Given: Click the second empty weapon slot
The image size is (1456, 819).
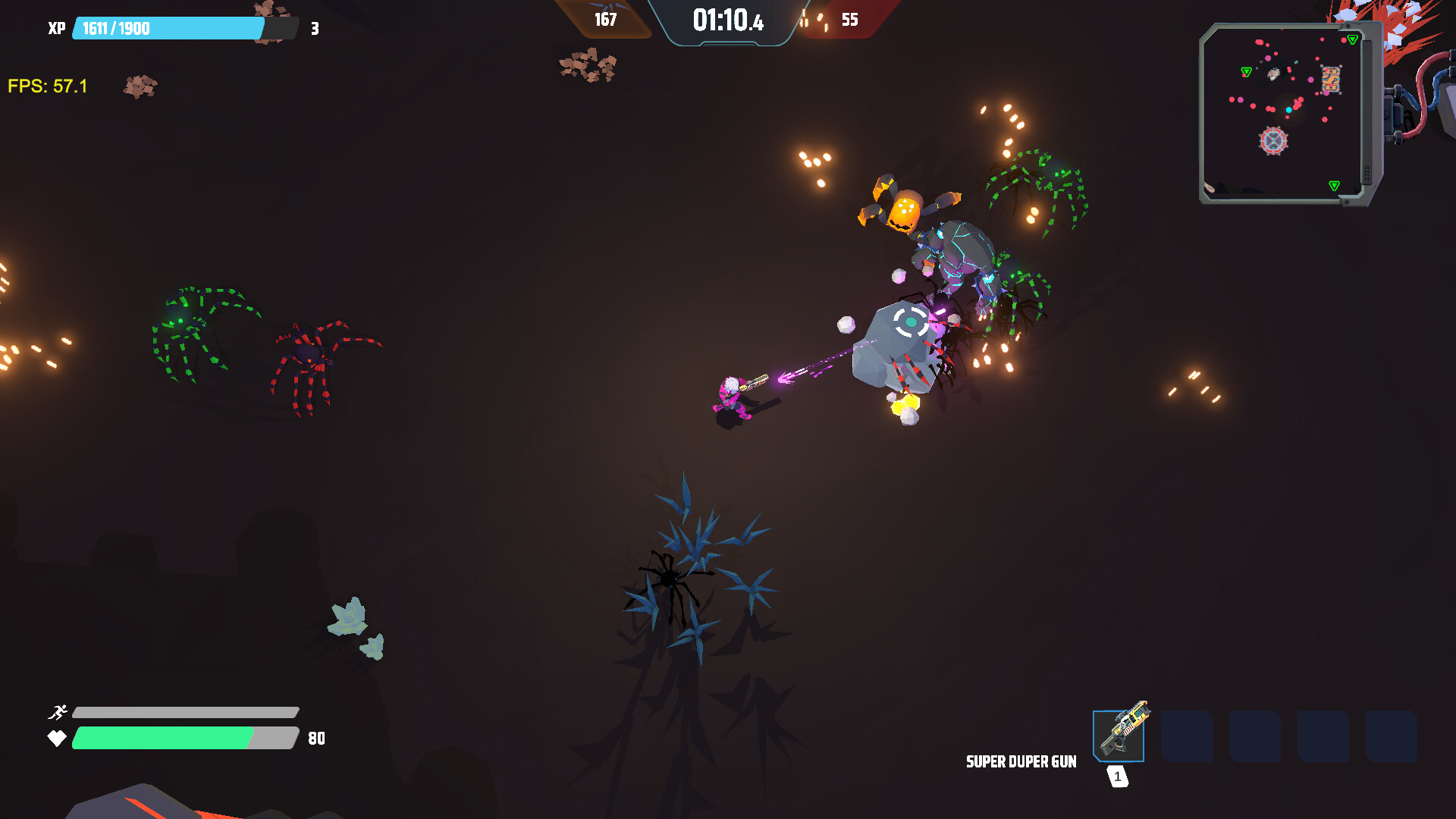Looking at the screenshot, I should tap(1187, 736).
